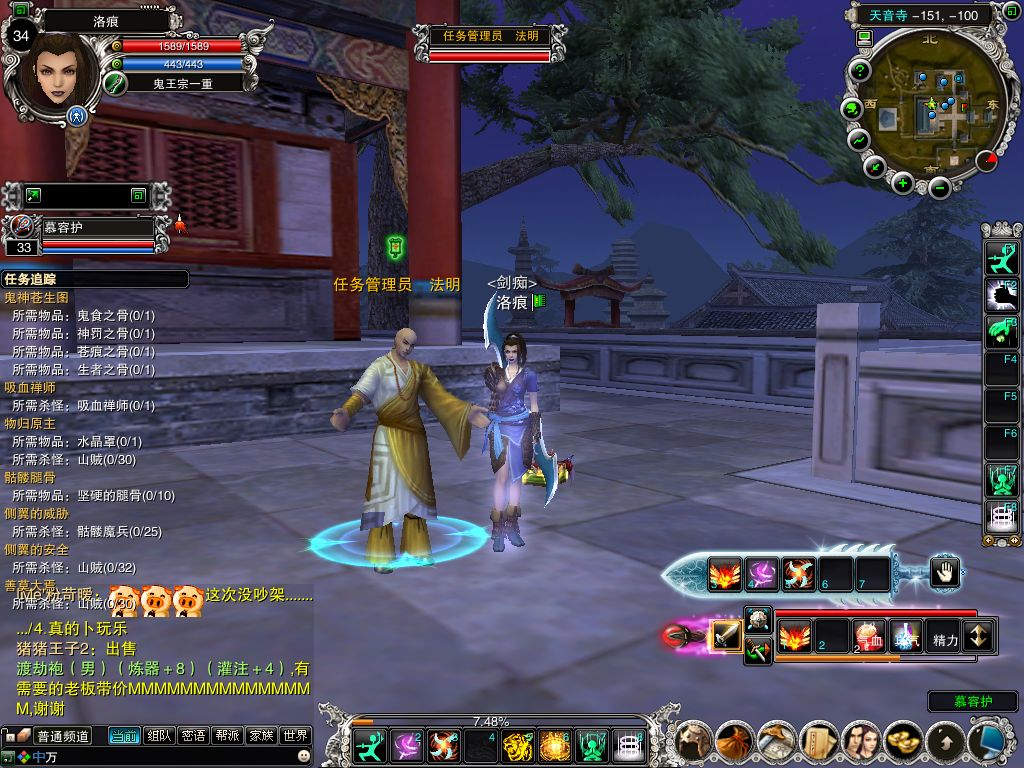Switch chat to 组队 channel tab

[x=159, y=736]
